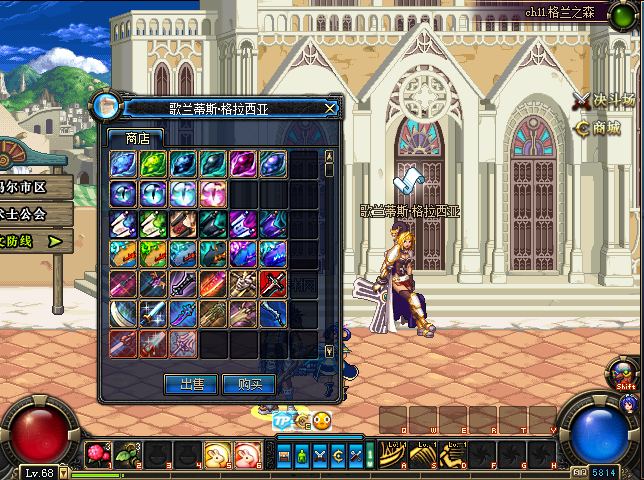Click the 出售 sell button

tap(192, 384)
